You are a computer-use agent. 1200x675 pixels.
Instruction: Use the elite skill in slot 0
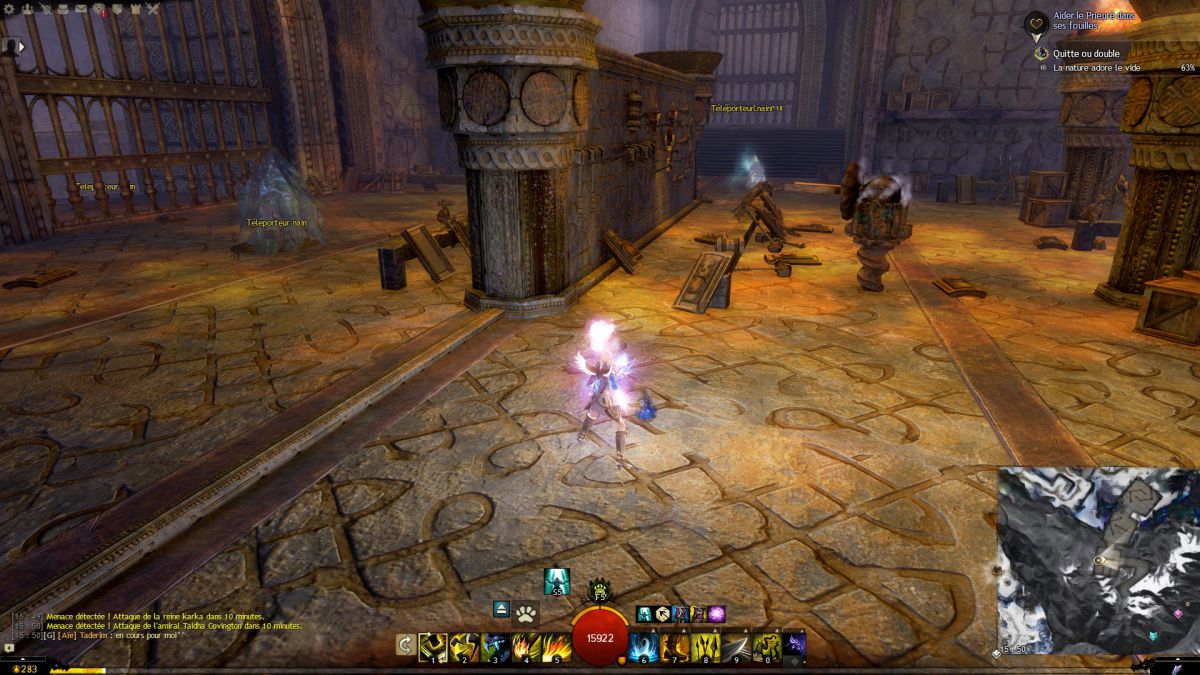(x=767, y=646)
